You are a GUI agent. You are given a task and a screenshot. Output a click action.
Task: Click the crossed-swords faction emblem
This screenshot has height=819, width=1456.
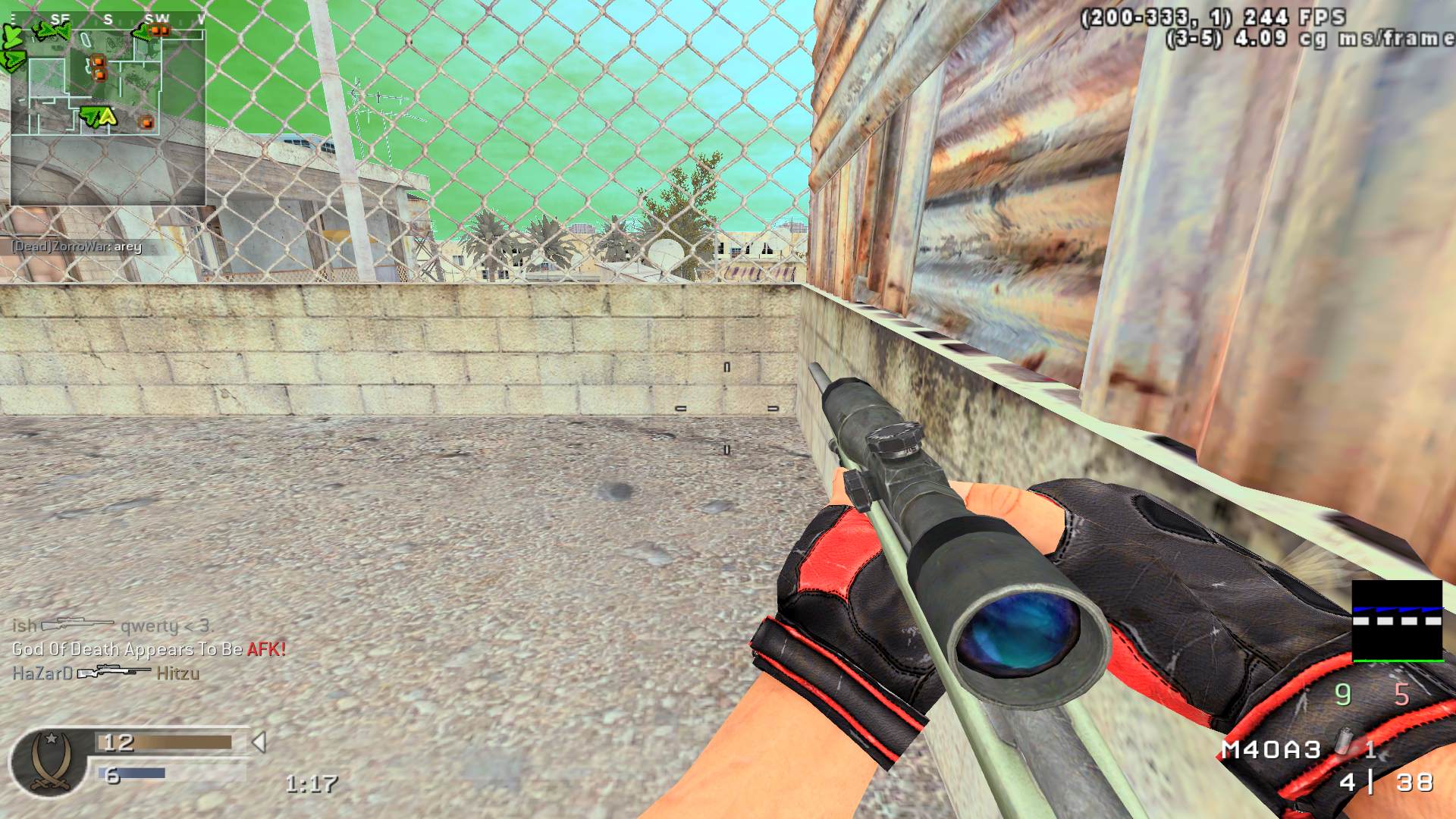(51, 761)
